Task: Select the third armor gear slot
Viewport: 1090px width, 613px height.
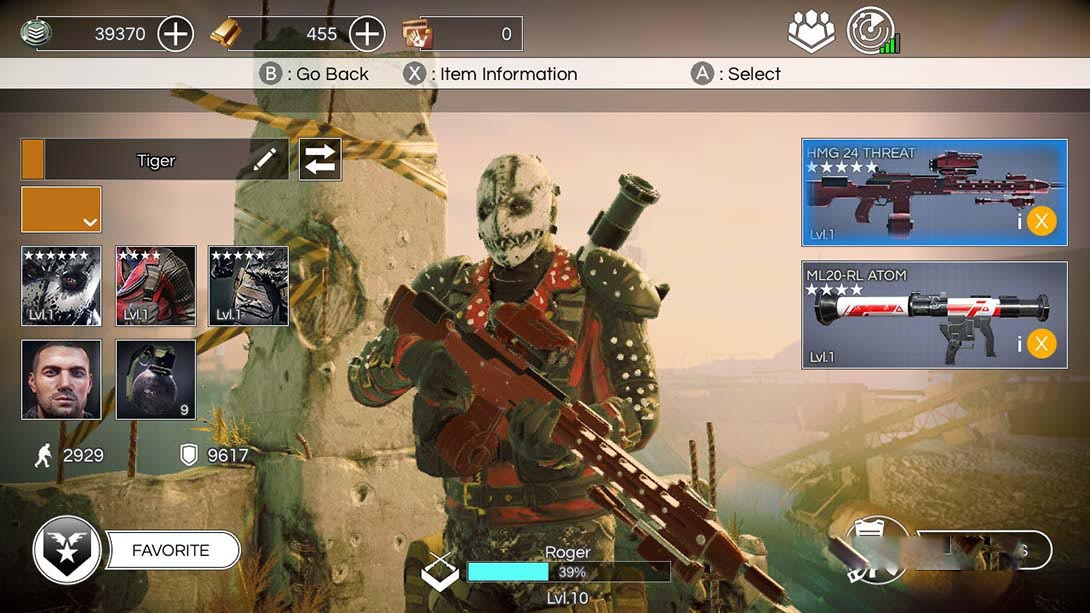Action: (248, 286)
